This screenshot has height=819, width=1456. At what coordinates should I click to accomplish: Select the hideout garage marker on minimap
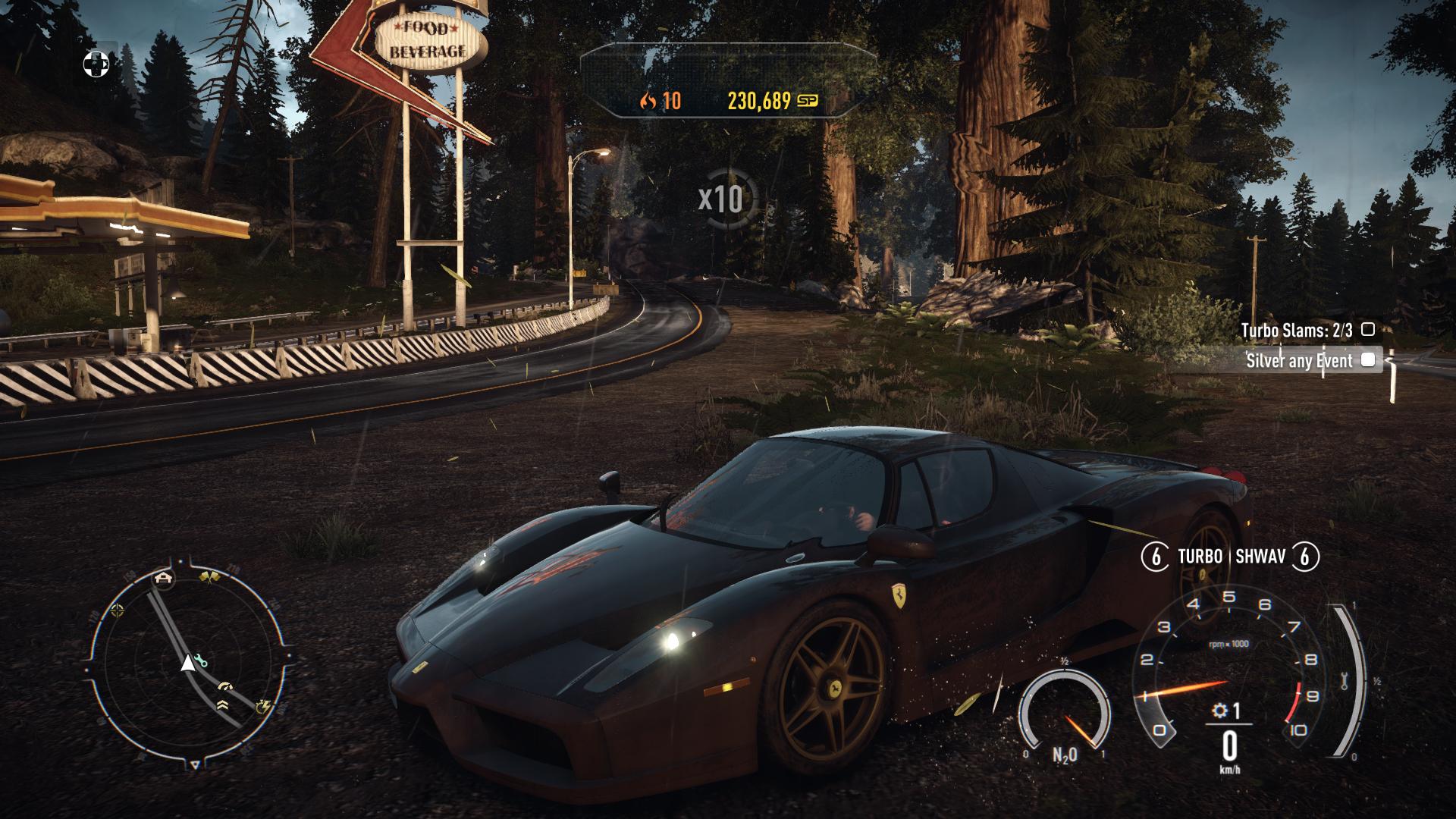click(x=162, y=579)
